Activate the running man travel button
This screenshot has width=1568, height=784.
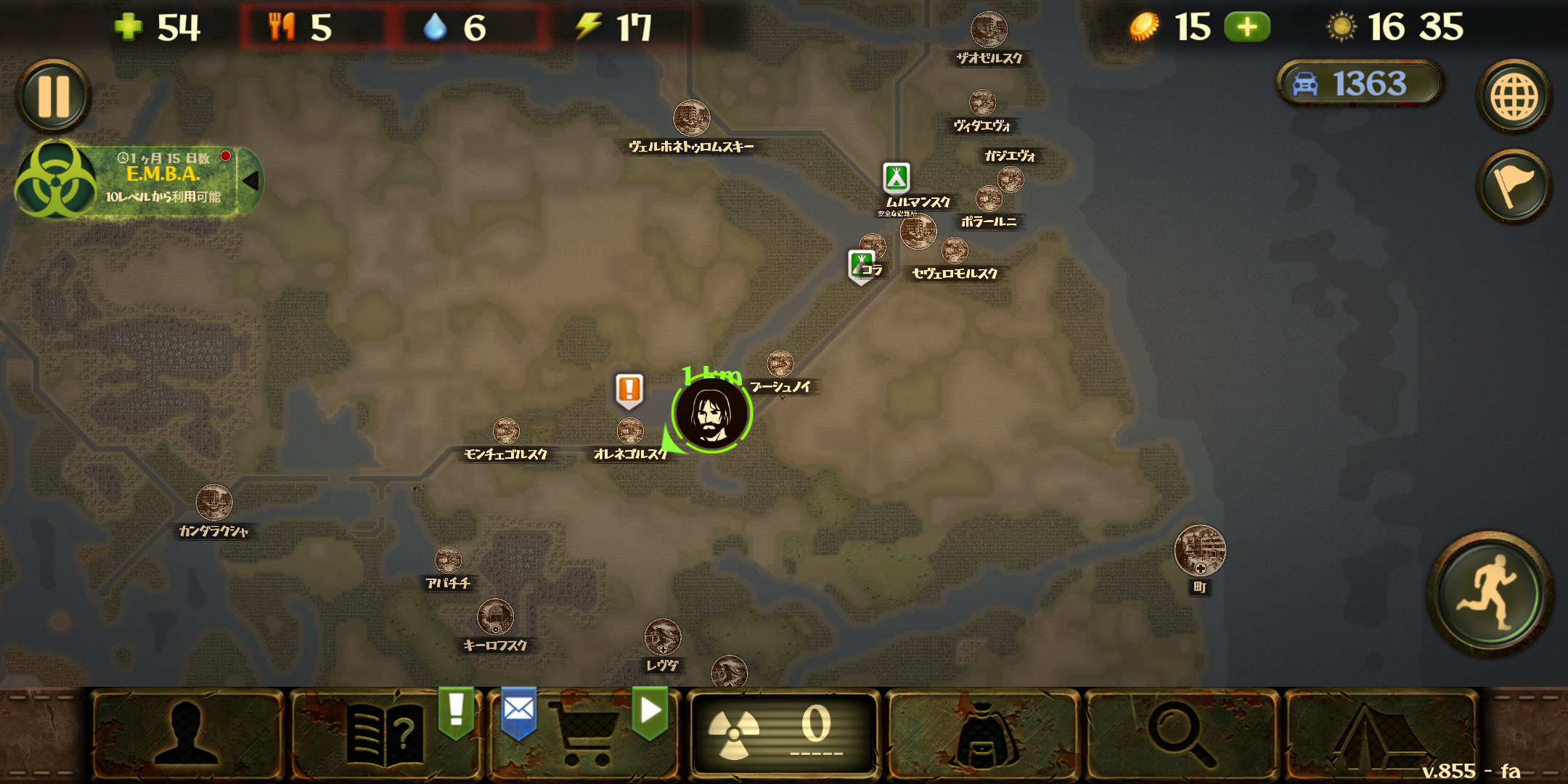pyautogui.click(x=1490, y=592)
